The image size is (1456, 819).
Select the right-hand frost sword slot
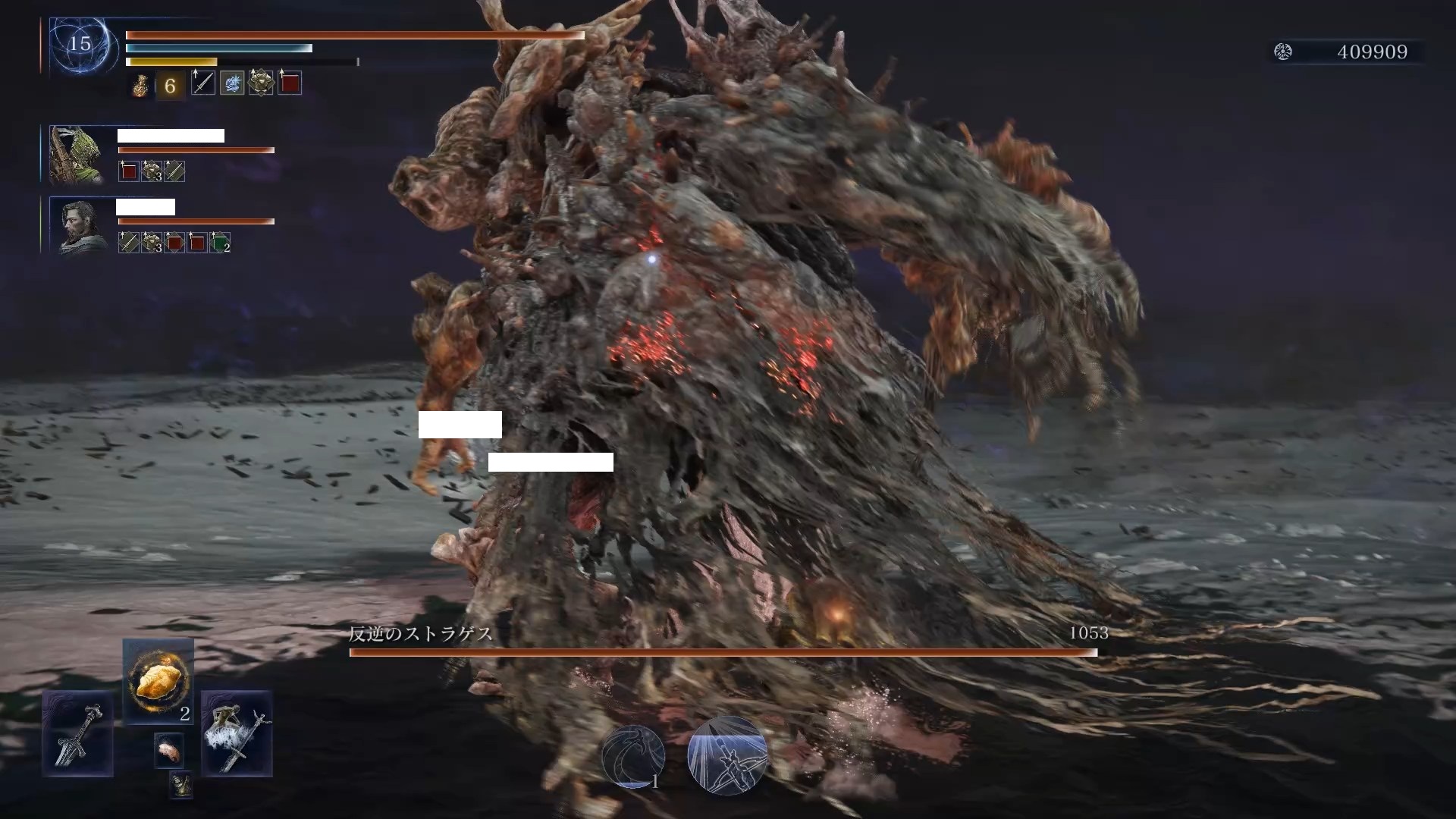237,733
